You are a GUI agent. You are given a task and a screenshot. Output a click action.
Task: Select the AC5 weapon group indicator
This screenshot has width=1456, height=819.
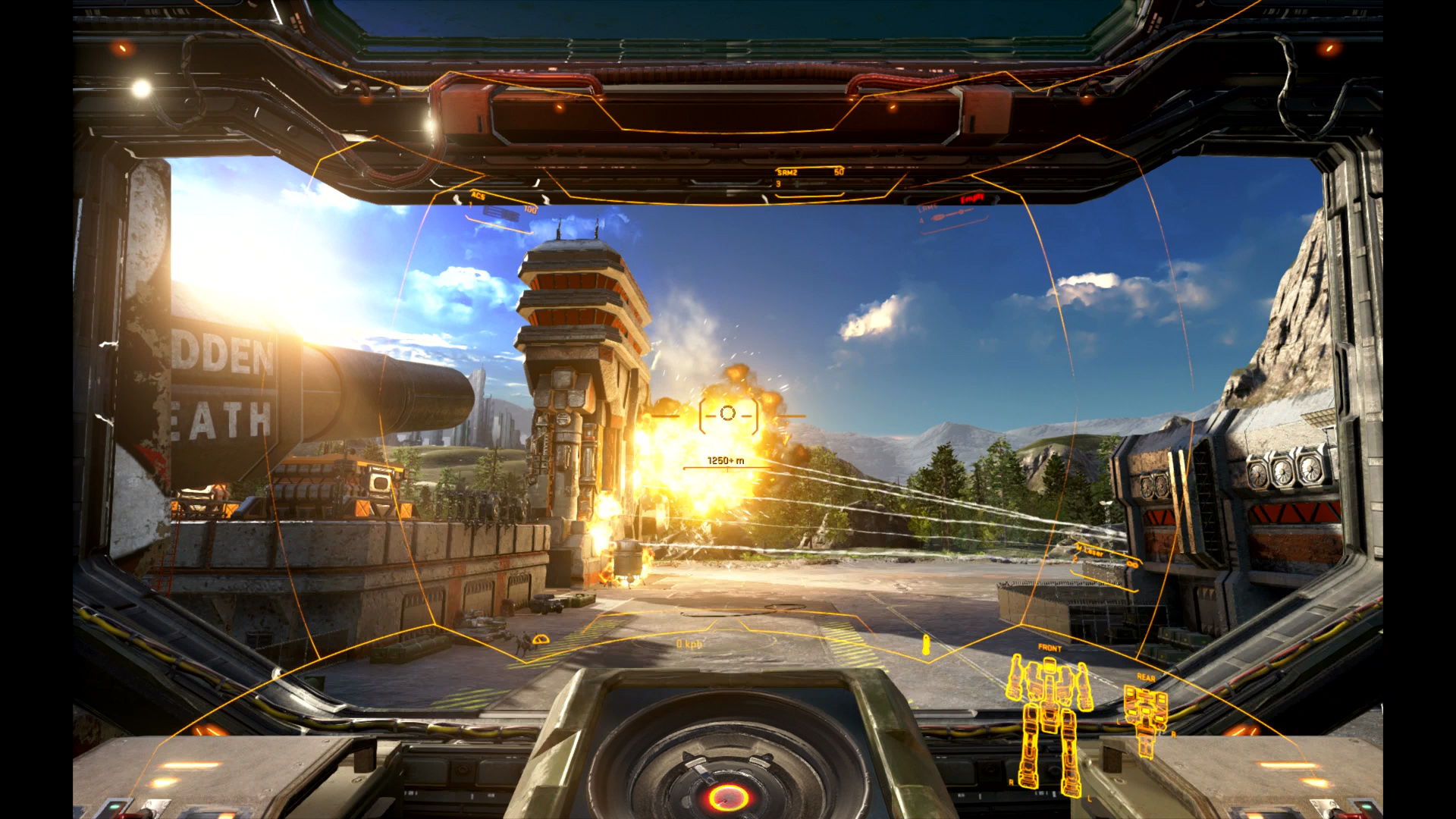478,196
